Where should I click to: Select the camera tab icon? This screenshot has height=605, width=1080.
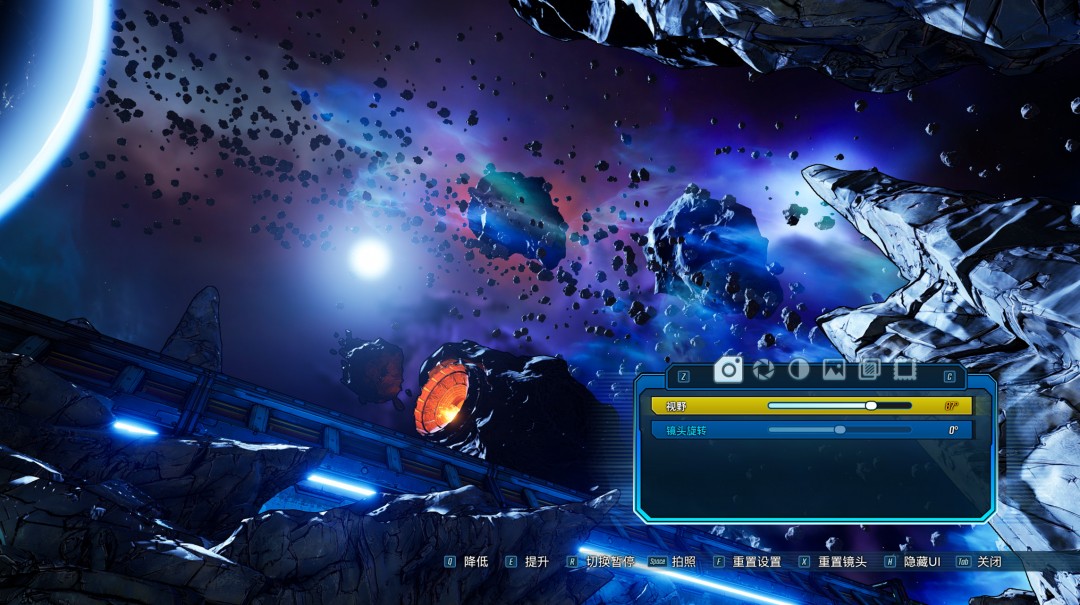728,370
